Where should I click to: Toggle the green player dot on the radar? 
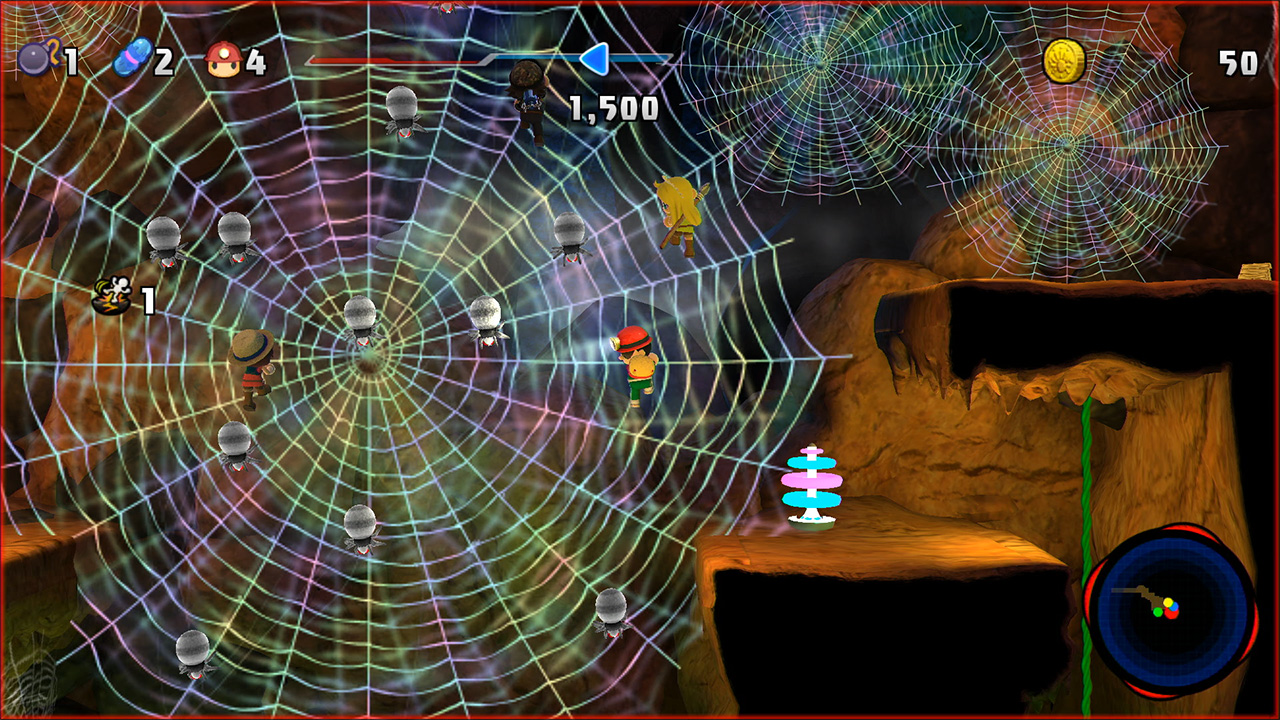tap(1158, 612)
